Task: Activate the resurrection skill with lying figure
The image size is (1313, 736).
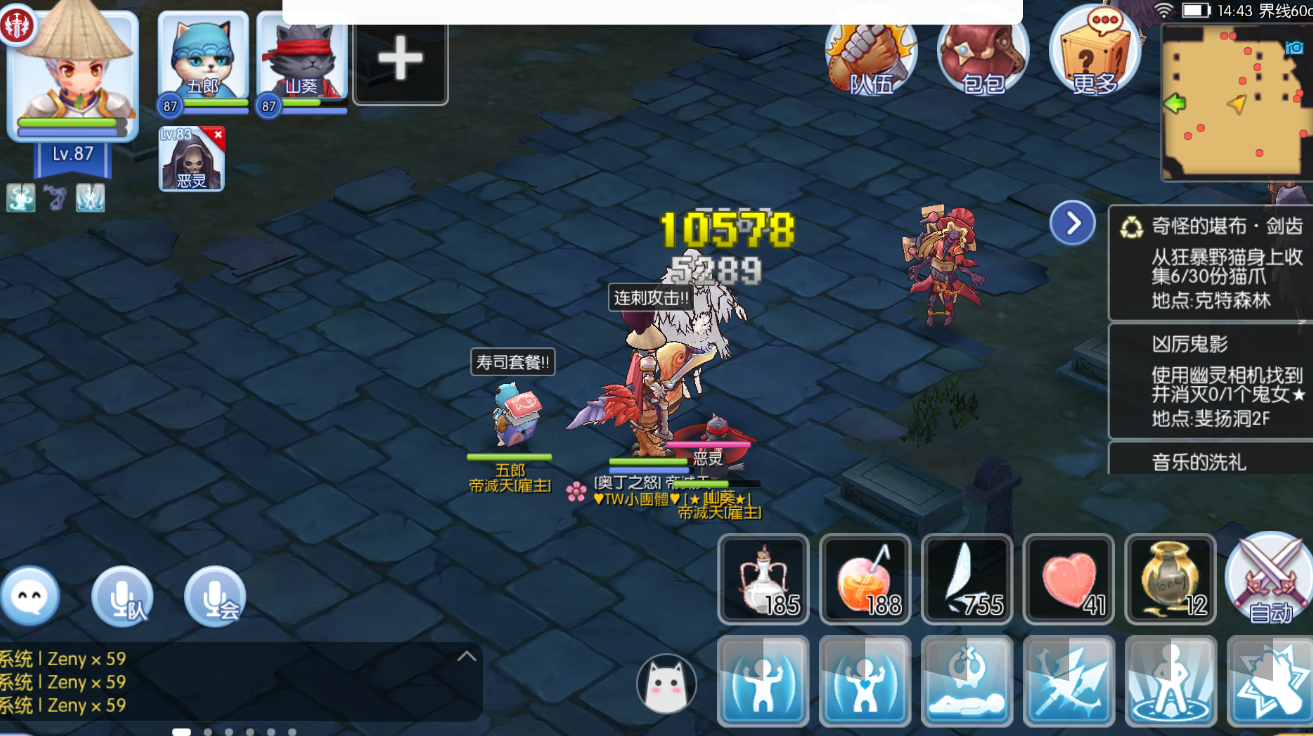Action: [x=967, y=681]
